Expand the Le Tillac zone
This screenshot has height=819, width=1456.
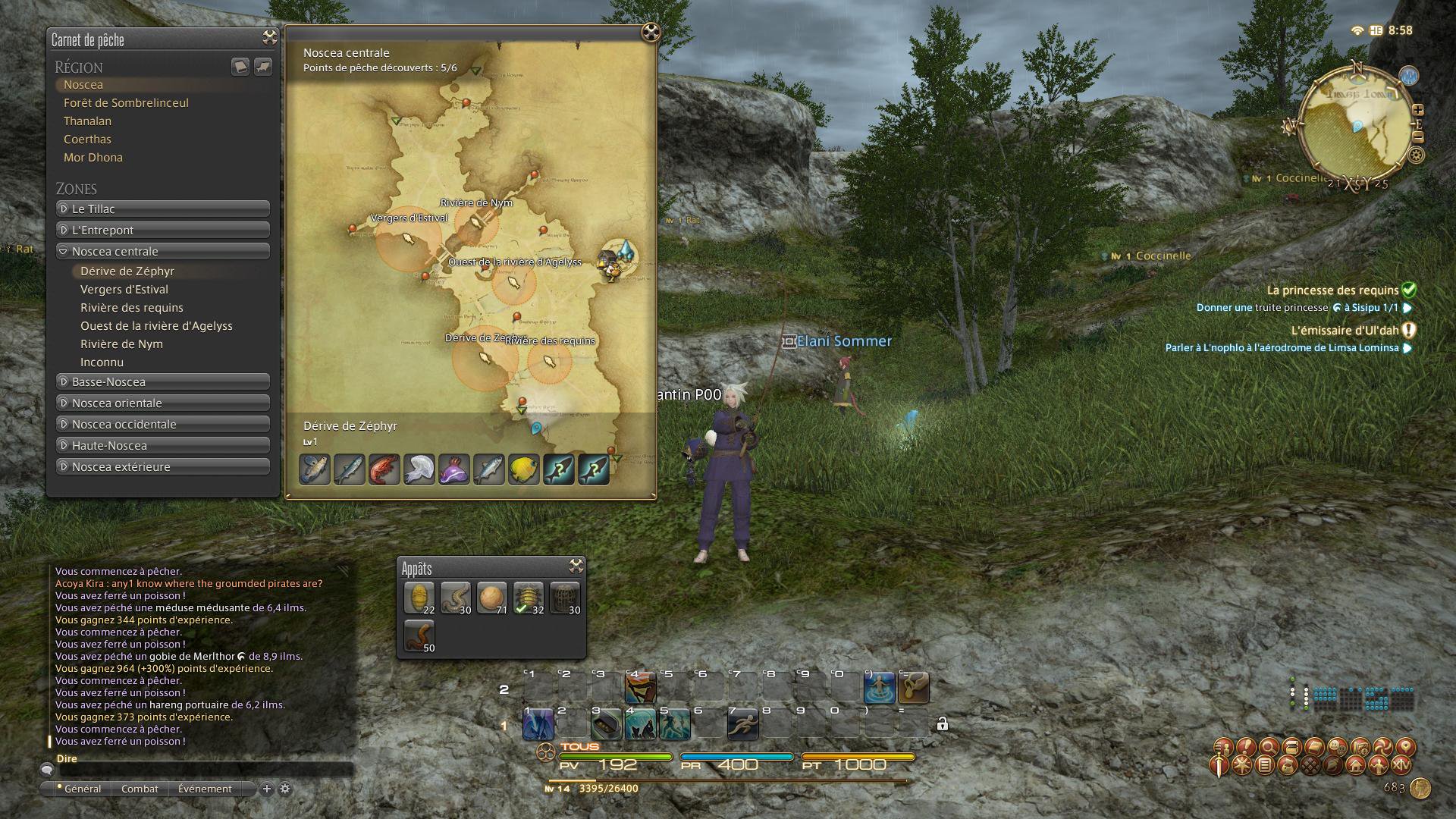tap(163, 209)
